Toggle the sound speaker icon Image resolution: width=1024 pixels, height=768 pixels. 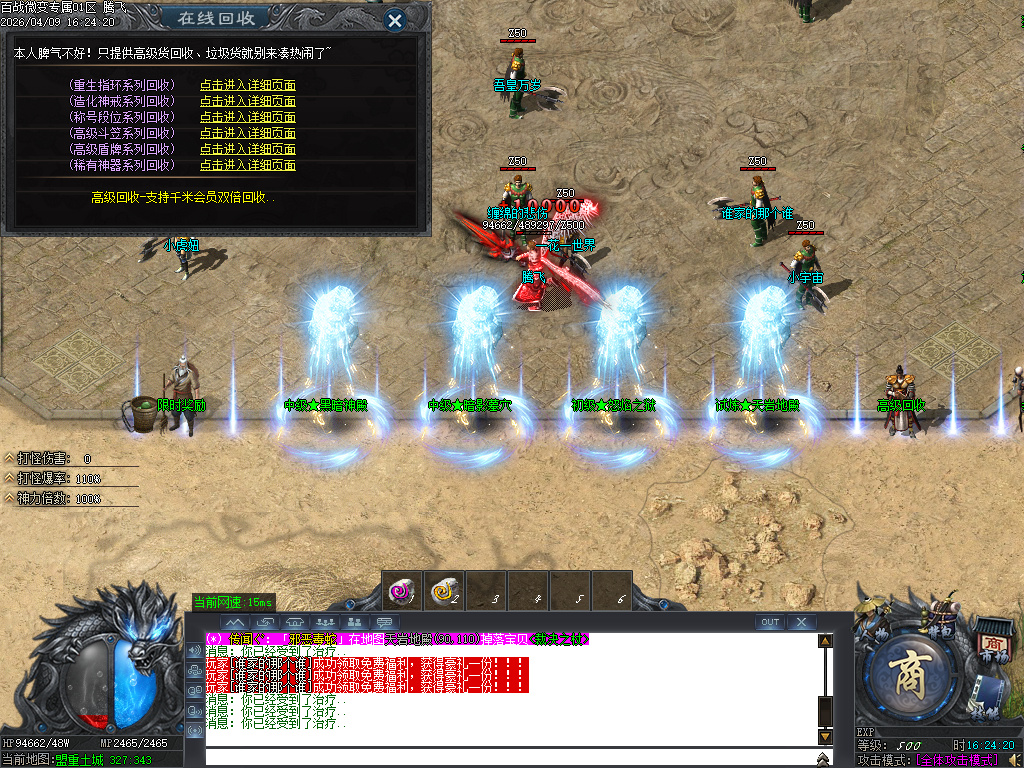[1014, 761]
